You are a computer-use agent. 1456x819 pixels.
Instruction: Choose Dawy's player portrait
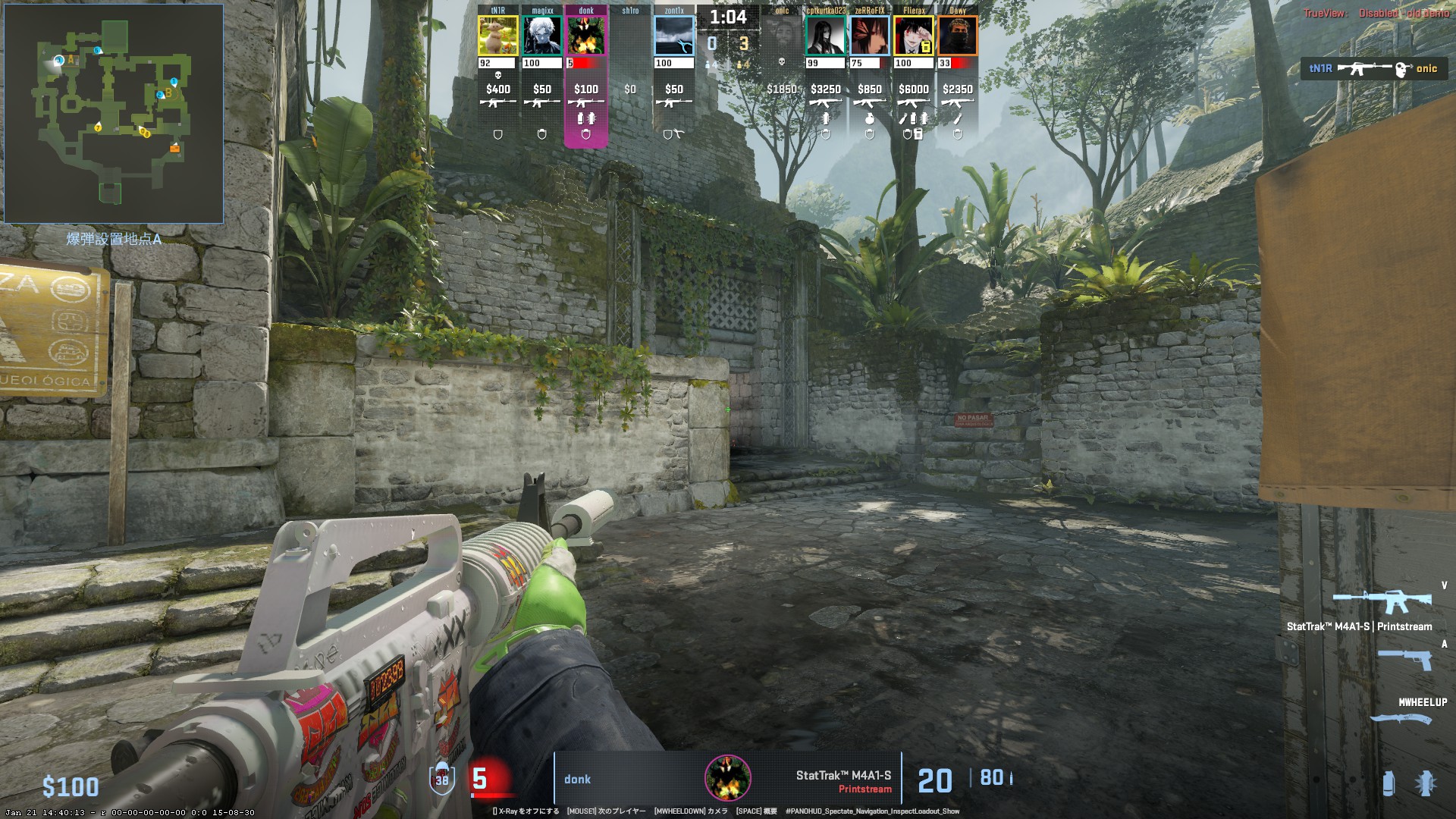958,36
